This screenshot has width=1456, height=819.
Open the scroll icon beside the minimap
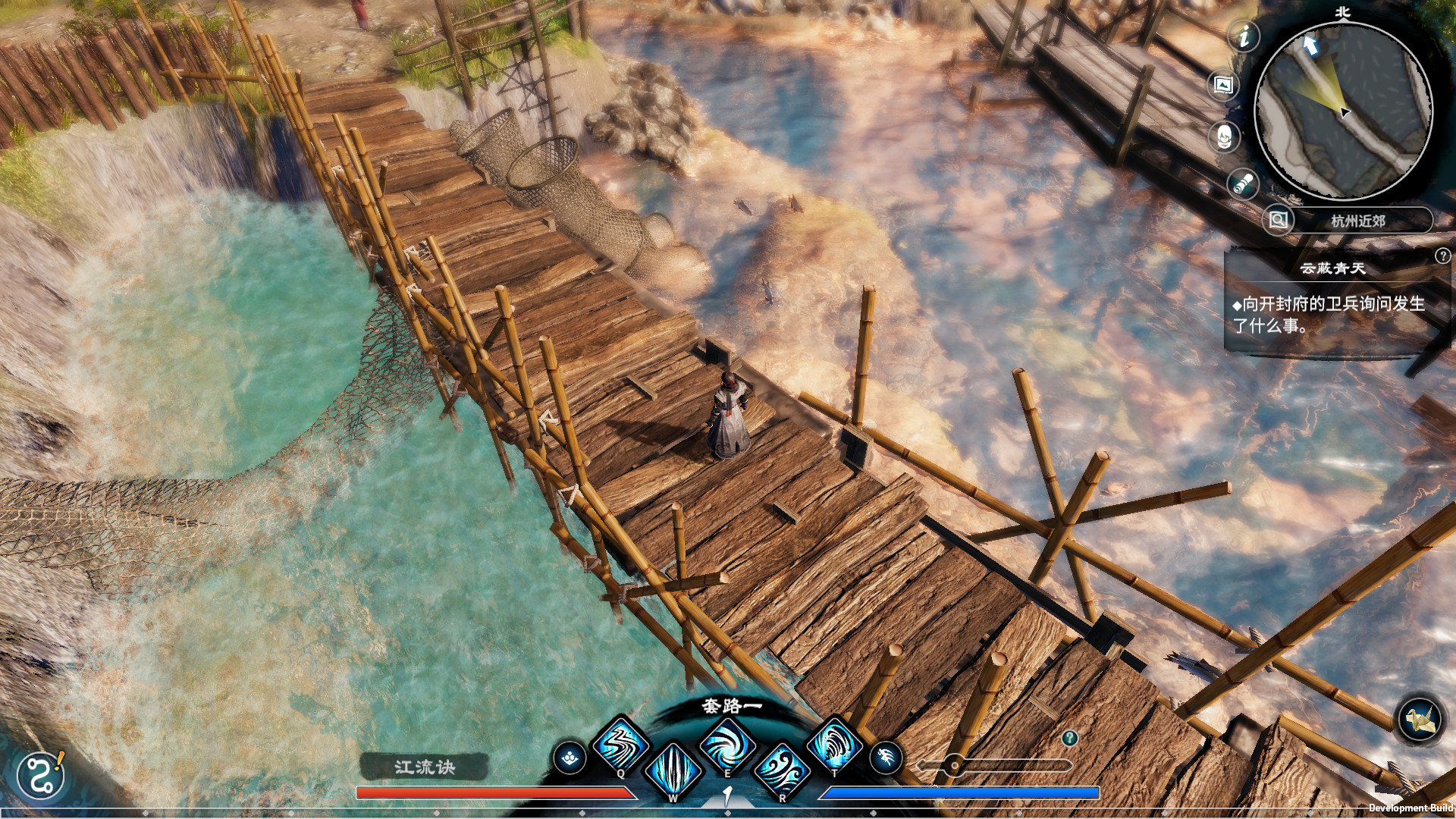point(1243,184)
